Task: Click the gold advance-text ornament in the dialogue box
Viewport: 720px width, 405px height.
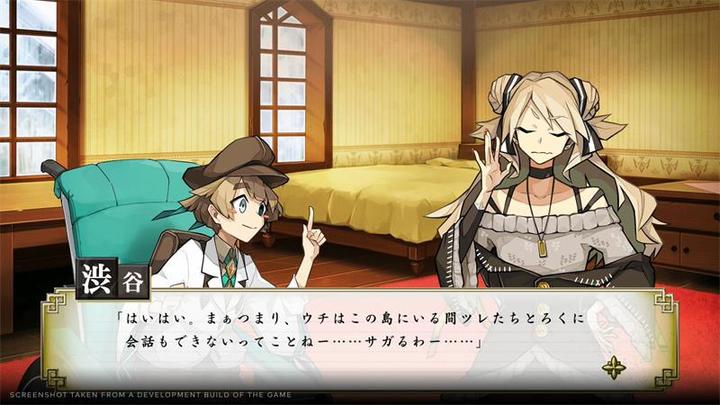Action: 615,366
